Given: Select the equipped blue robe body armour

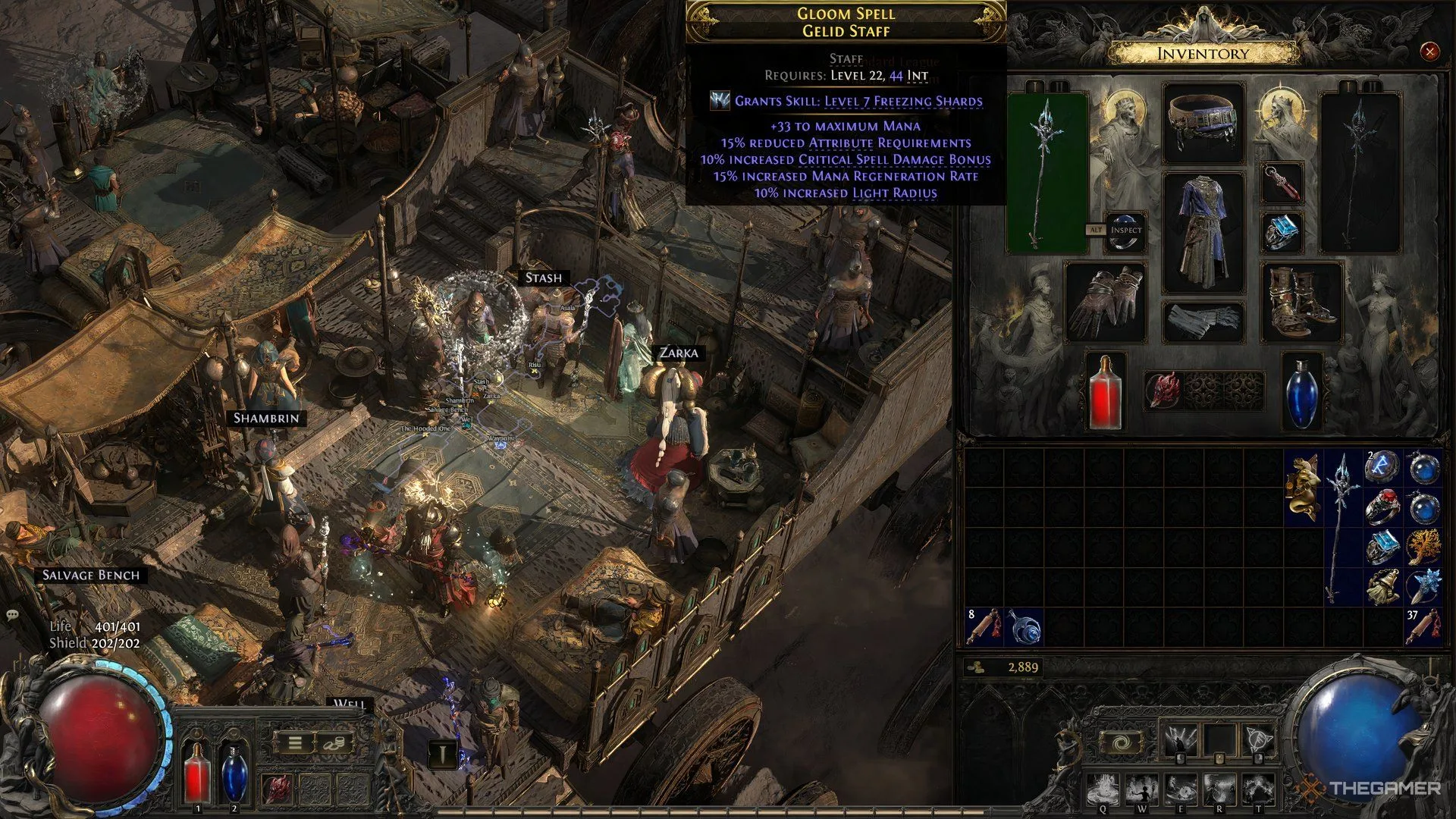Looking at the screenshot, I should coord(1203,231).
